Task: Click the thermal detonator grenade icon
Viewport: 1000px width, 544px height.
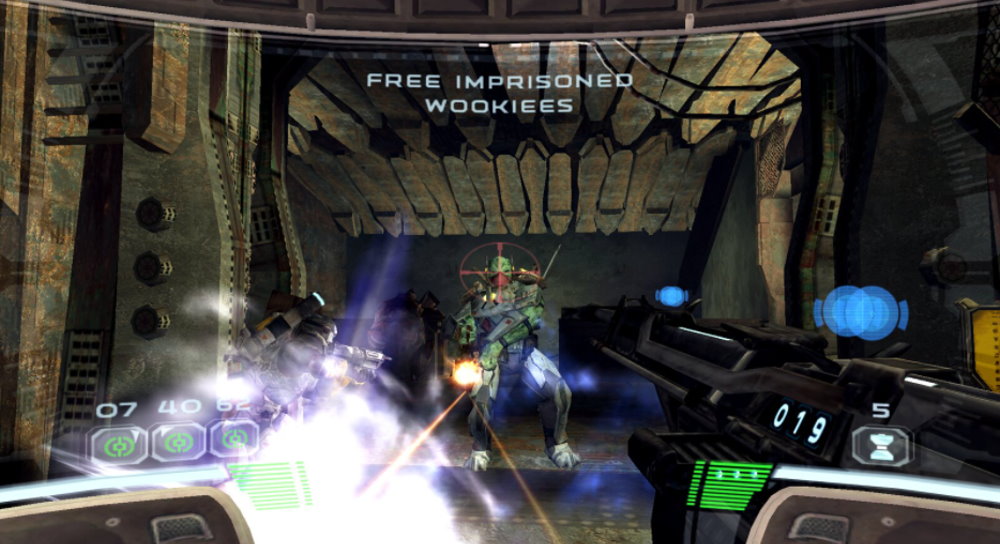Action: 882,446
